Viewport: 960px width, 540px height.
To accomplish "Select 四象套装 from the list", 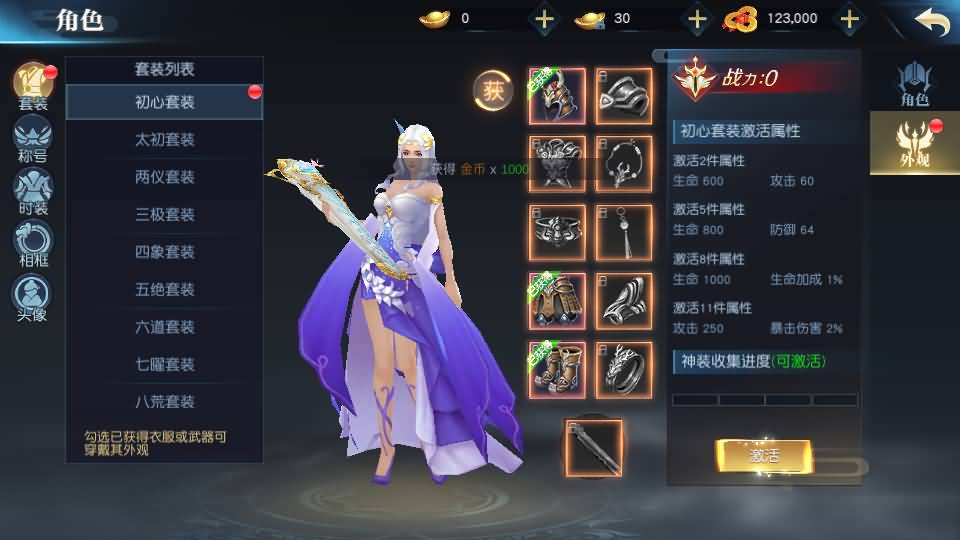I will click(165, 252).
